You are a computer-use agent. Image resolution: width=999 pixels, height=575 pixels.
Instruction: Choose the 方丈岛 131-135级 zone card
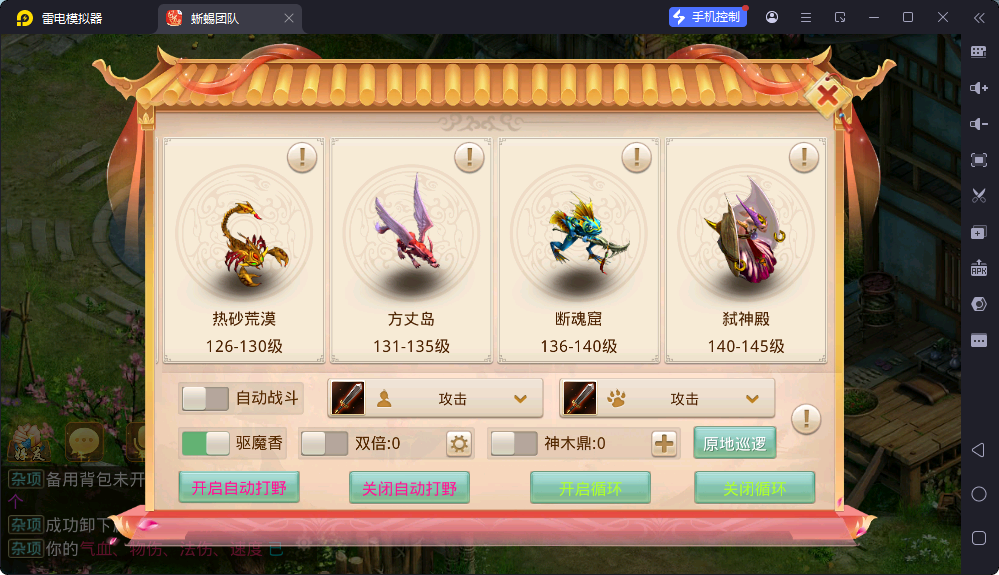[x=411, y=250]
